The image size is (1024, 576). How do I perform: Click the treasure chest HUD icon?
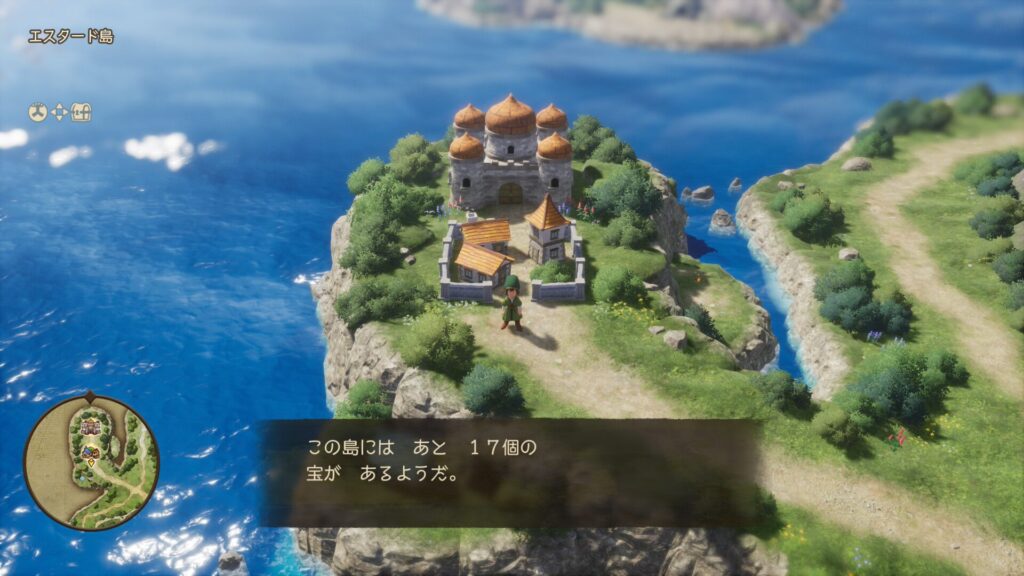(81, 113)
